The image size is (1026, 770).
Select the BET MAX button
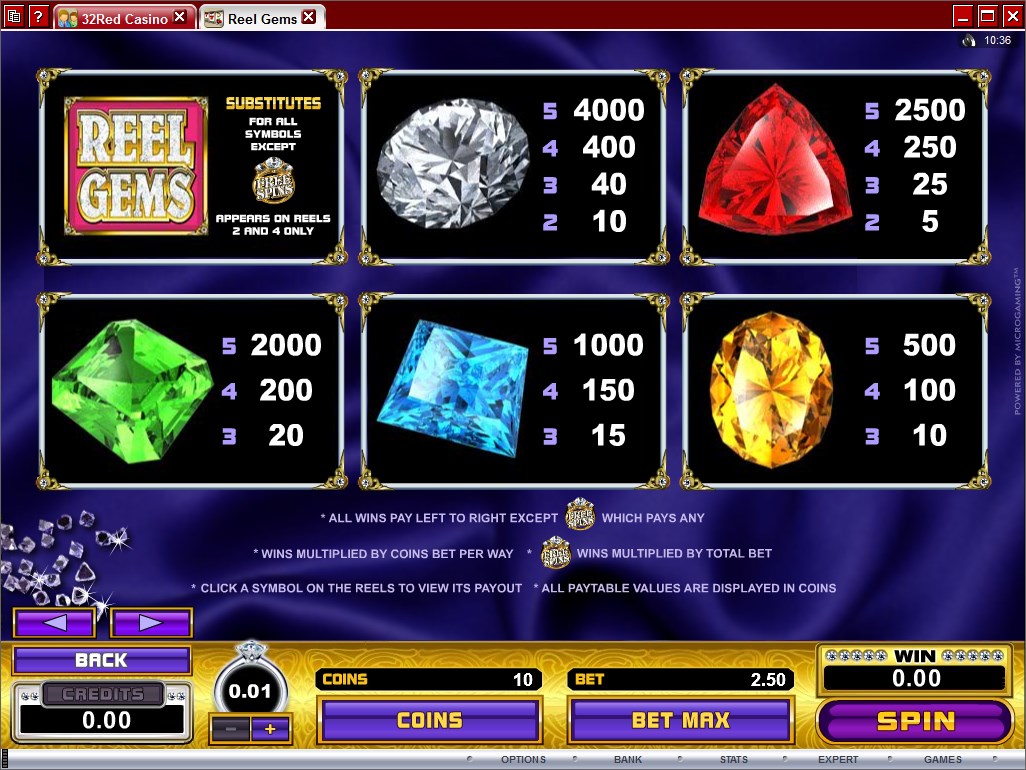tap(680, 720)
